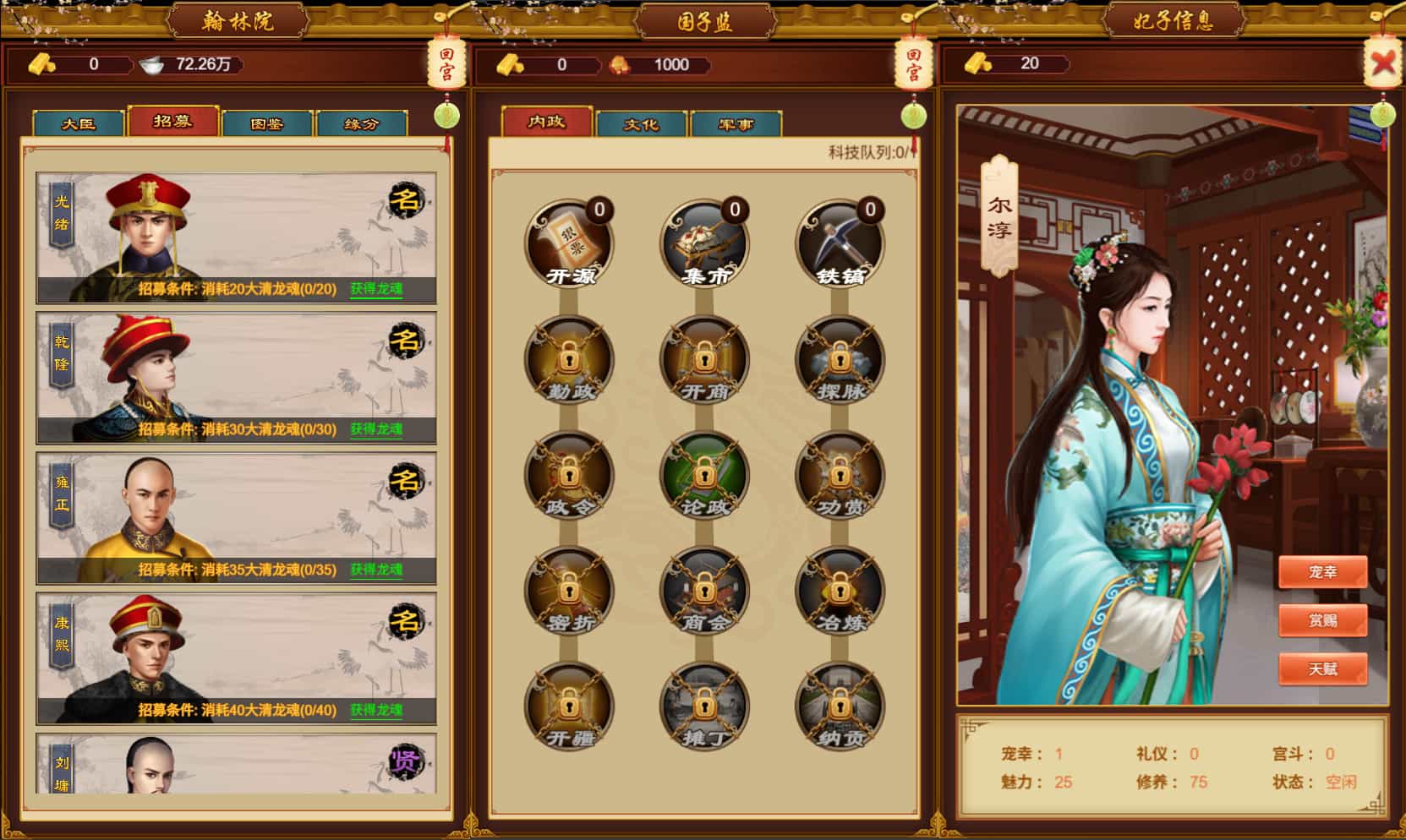Click the 冶炼 locked technology

click(x=839, y=592)
